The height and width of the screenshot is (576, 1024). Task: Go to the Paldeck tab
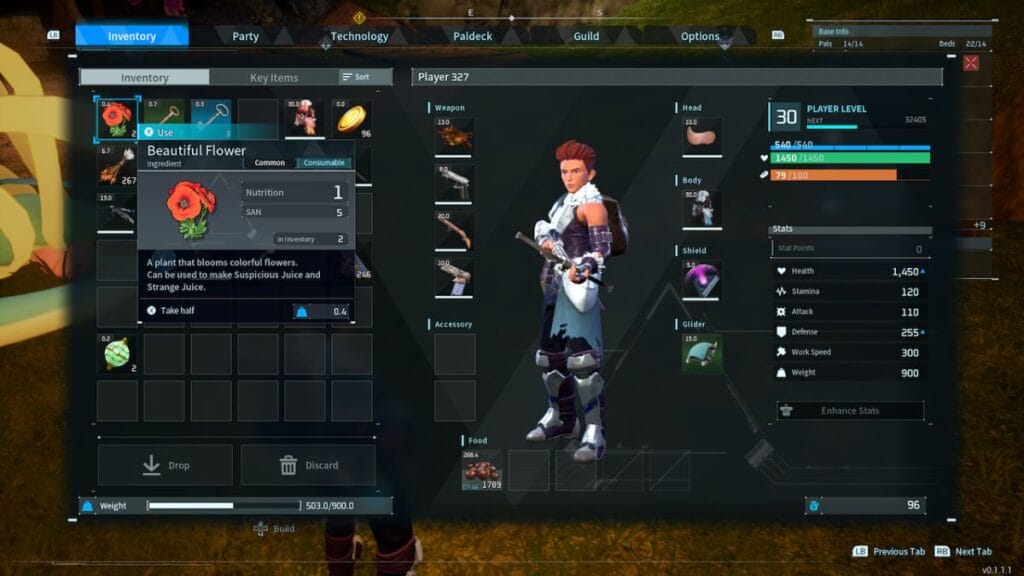[x=473, y=36]
